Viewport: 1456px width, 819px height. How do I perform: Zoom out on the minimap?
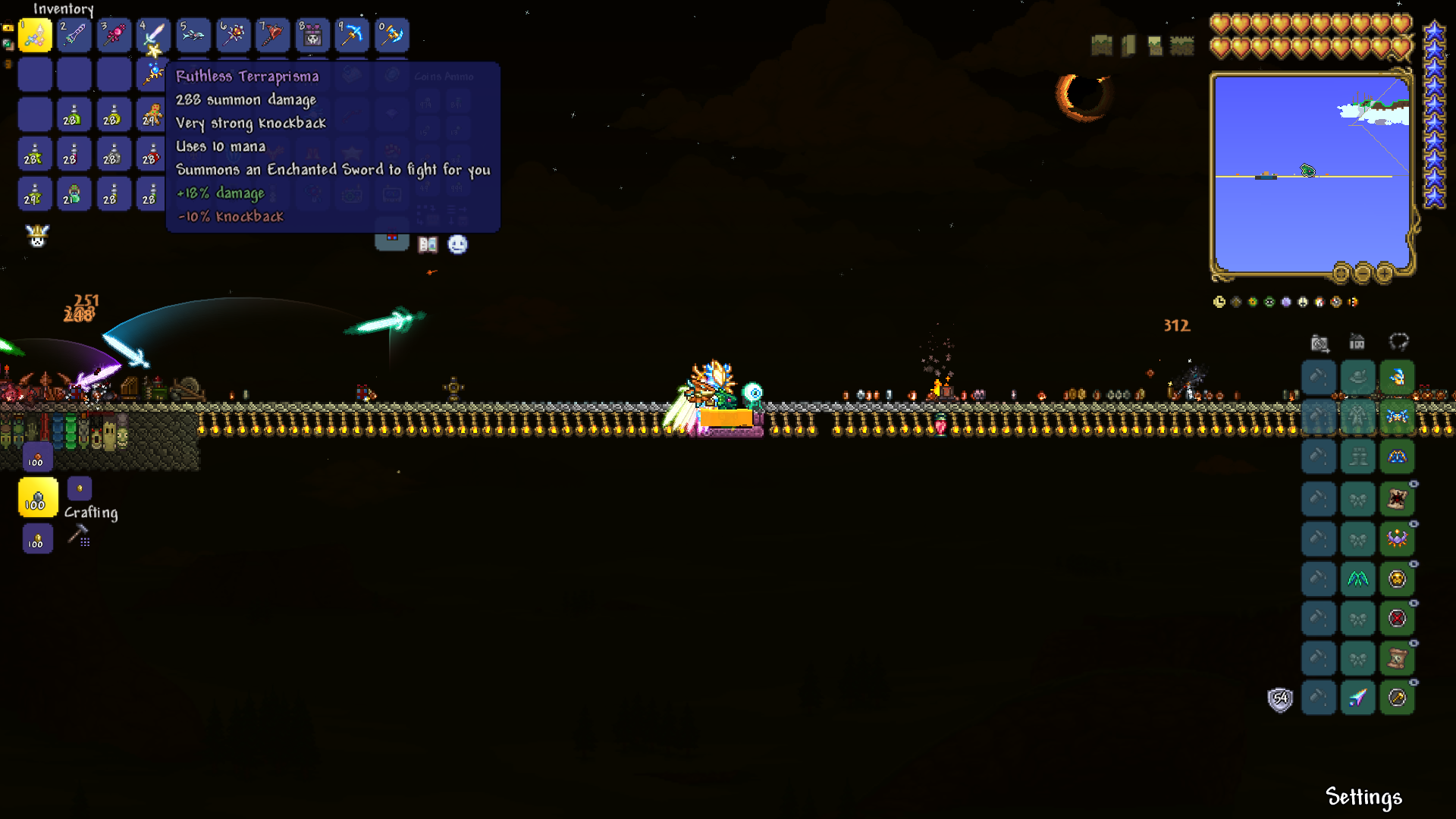click(1362, 274)
